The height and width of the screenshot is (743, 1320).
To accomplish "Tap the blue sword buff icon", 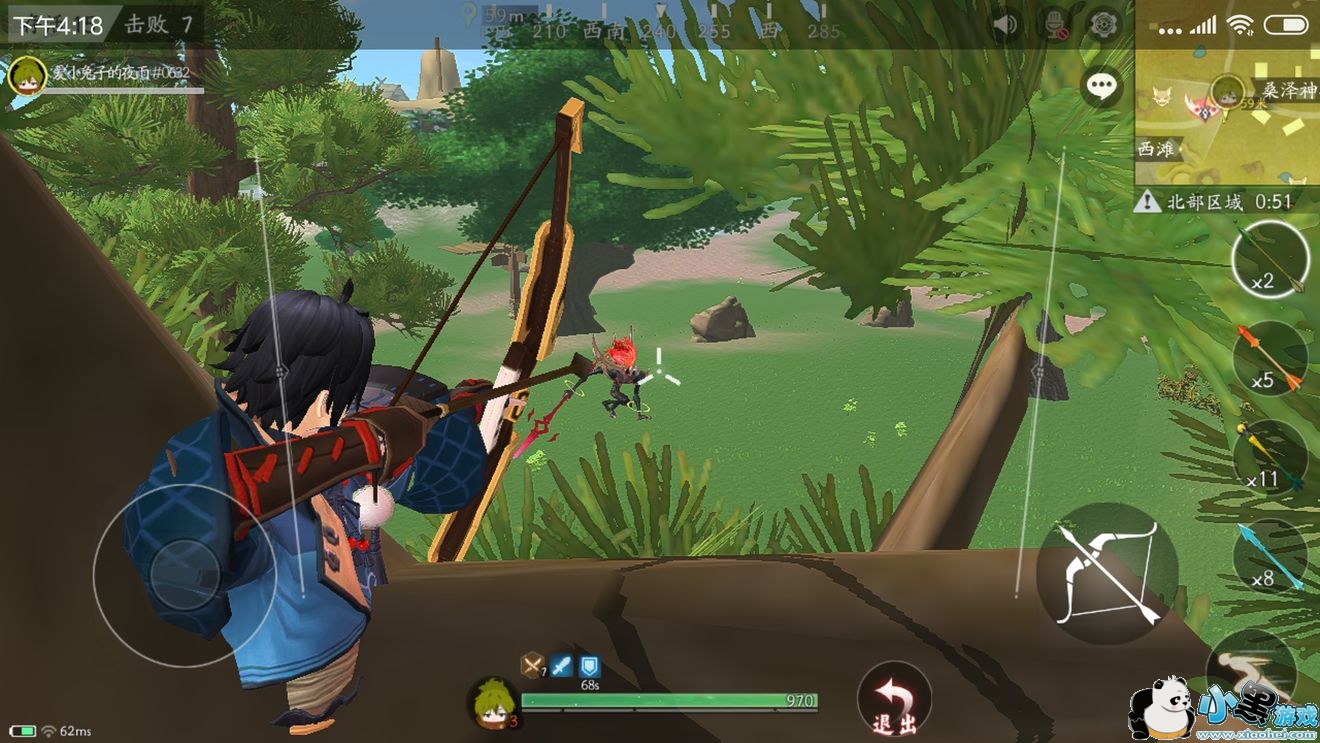I will coord(562,665).
